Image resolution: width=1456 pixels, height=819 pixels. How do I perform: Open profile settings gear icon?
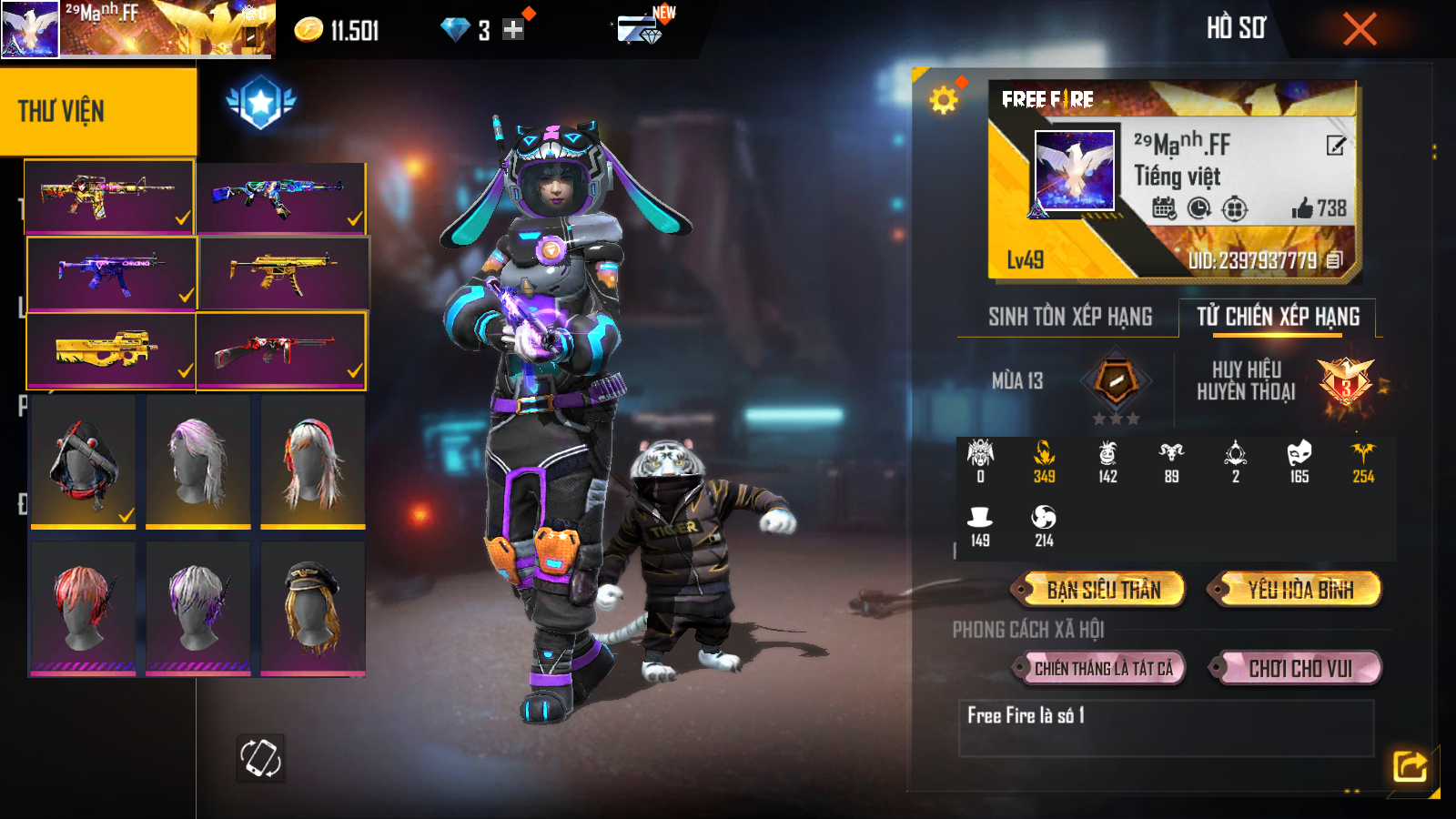click(944, 99)
